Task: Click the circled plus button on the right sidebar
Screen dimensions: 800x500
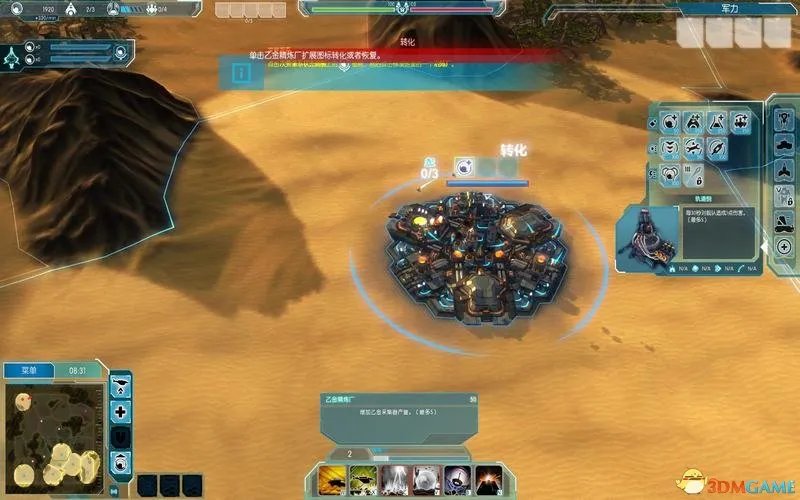Action: (784, 246)
